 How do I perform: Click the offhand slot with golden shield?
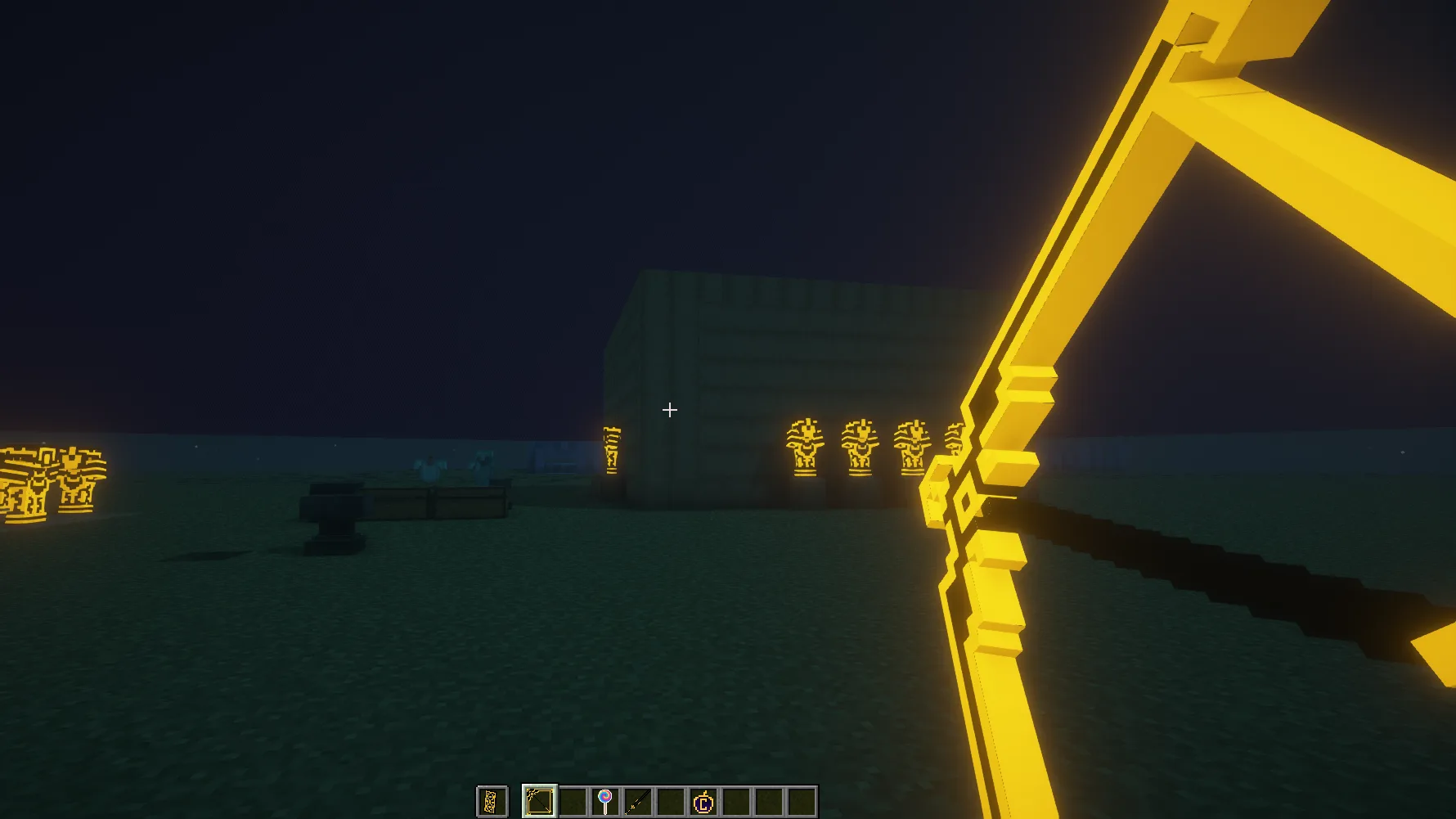[492, 802]
